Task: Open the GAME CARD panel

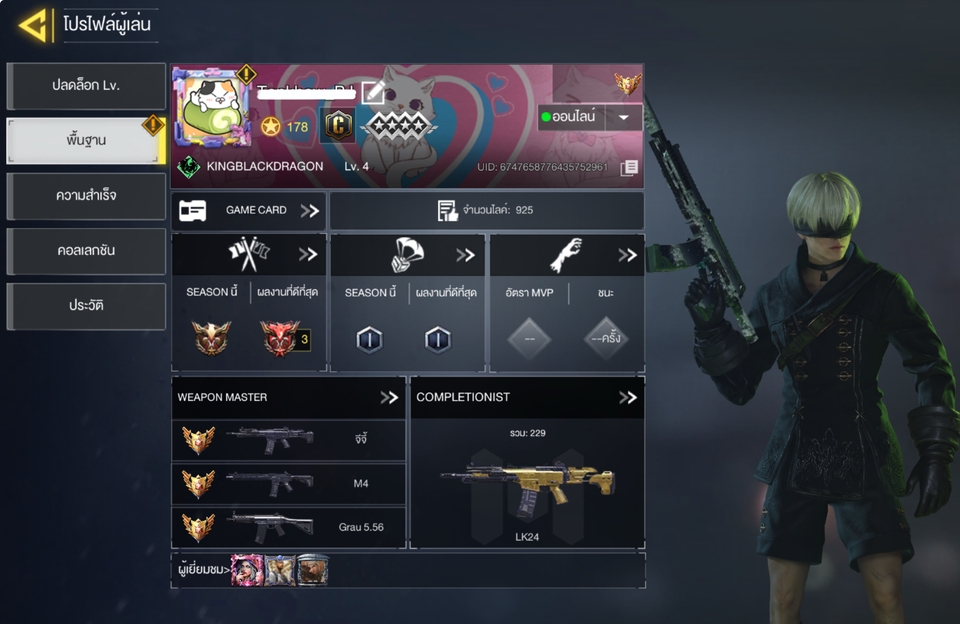Action: [x=248, y=211]
